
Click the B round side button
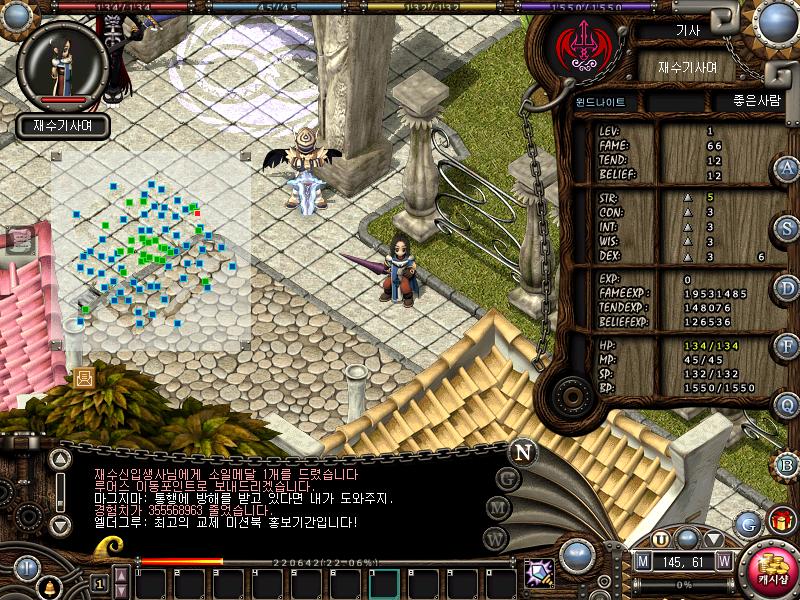click(787, 464)
